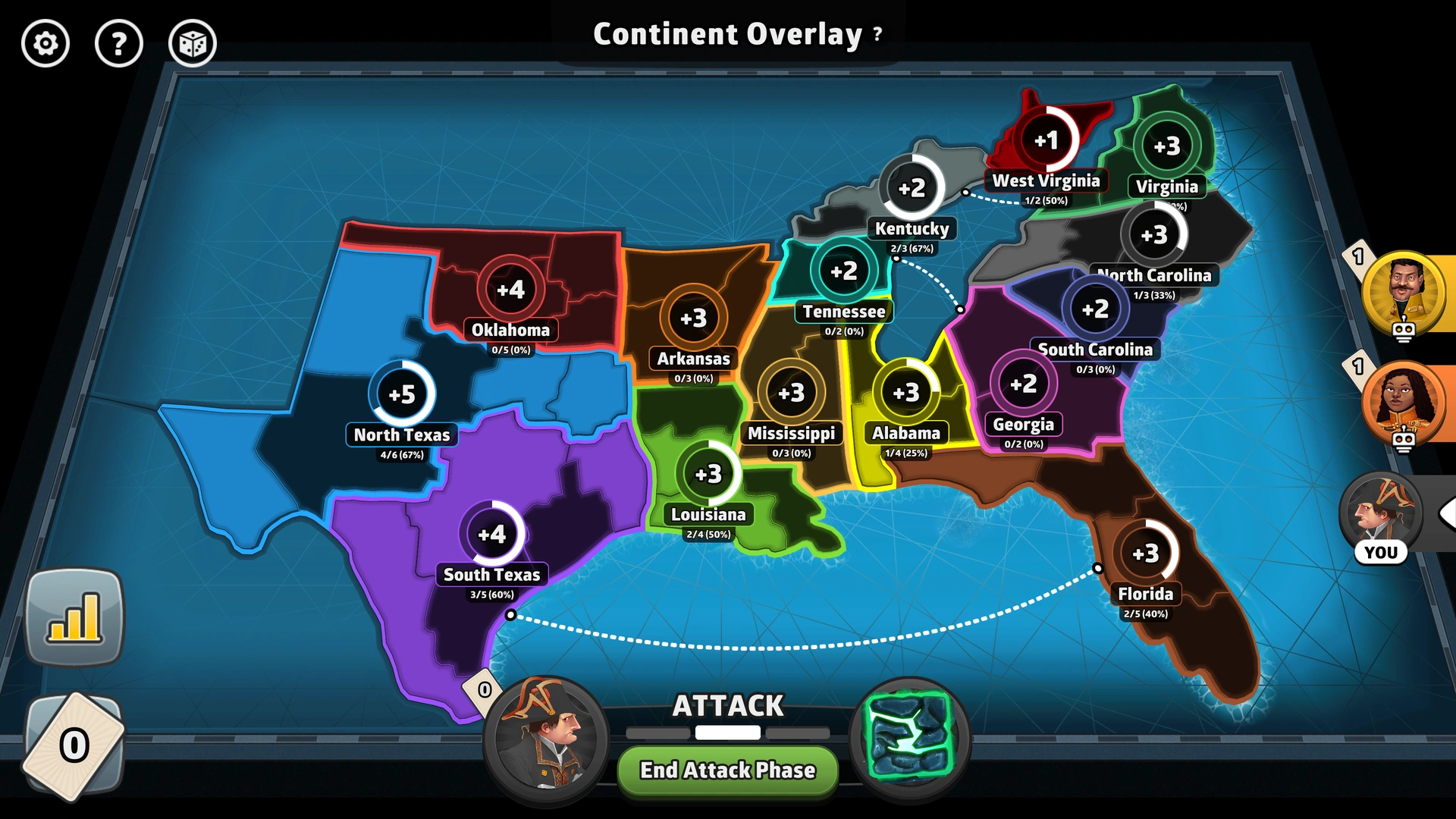Open the help menu
The height and width of the screenshot is (819, 1456).
tap(119, 44)
